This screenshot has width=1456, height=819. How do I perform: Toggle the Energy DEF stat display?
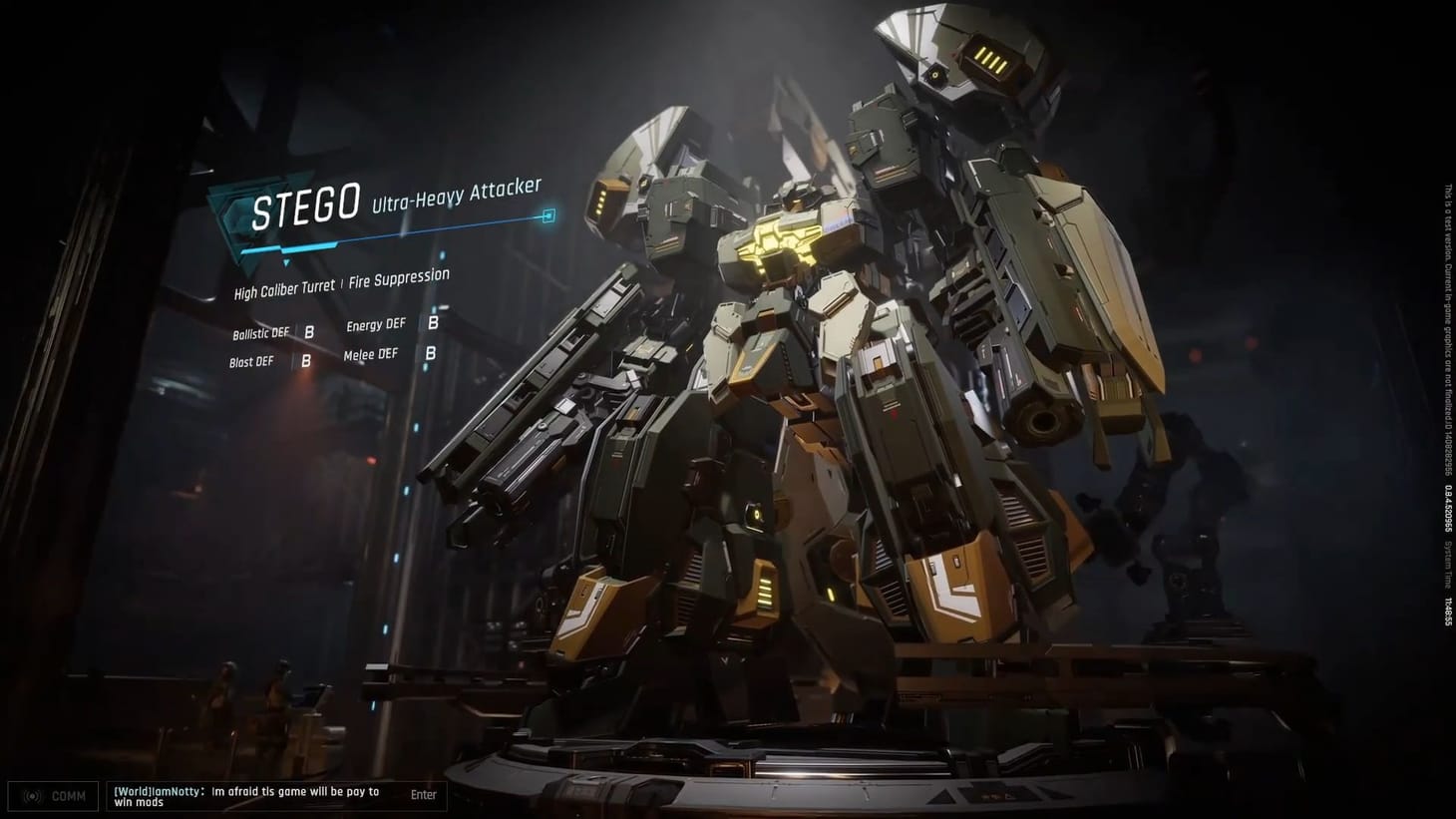375,323
